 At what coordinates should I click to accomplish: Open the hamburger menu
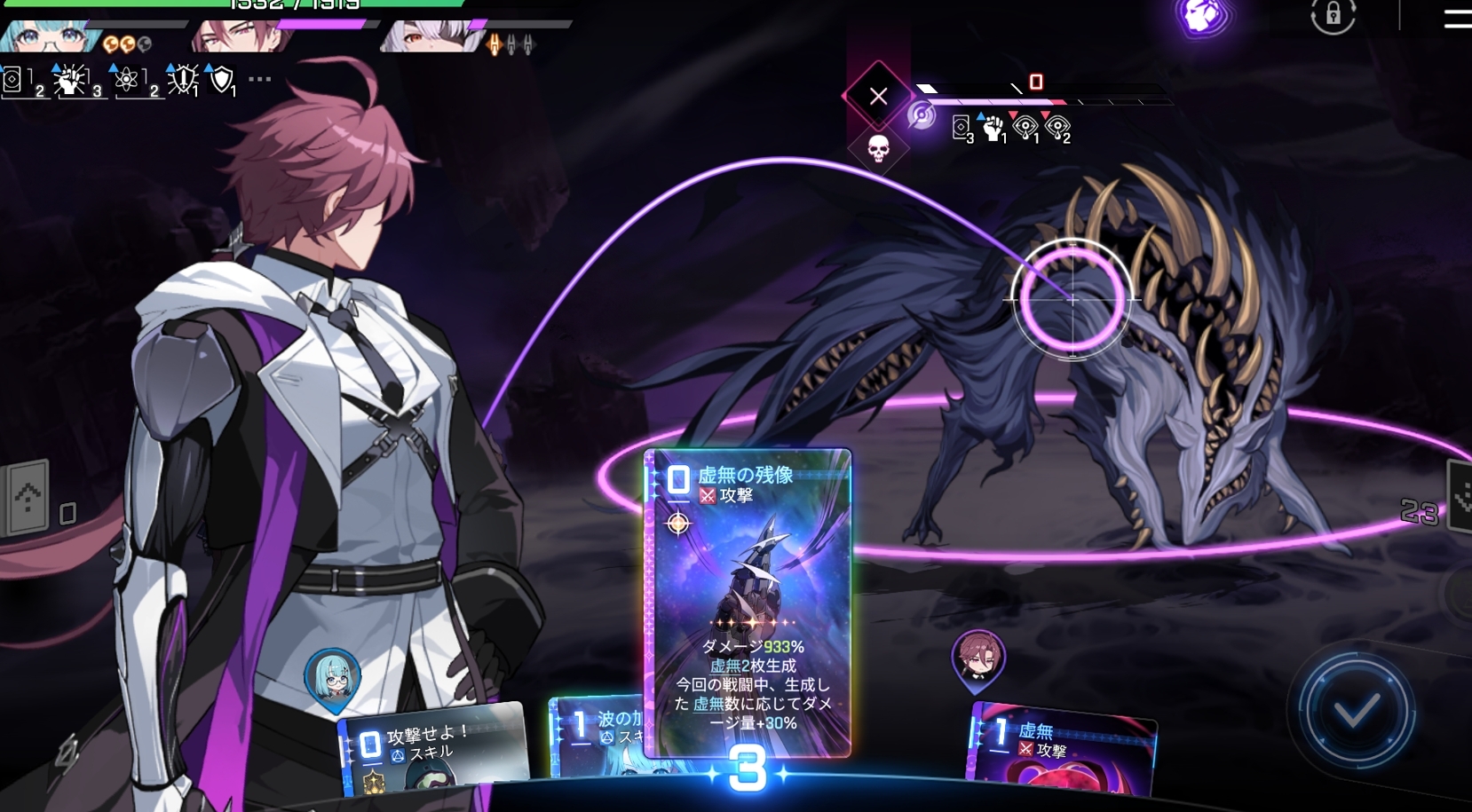point(1457,18)
